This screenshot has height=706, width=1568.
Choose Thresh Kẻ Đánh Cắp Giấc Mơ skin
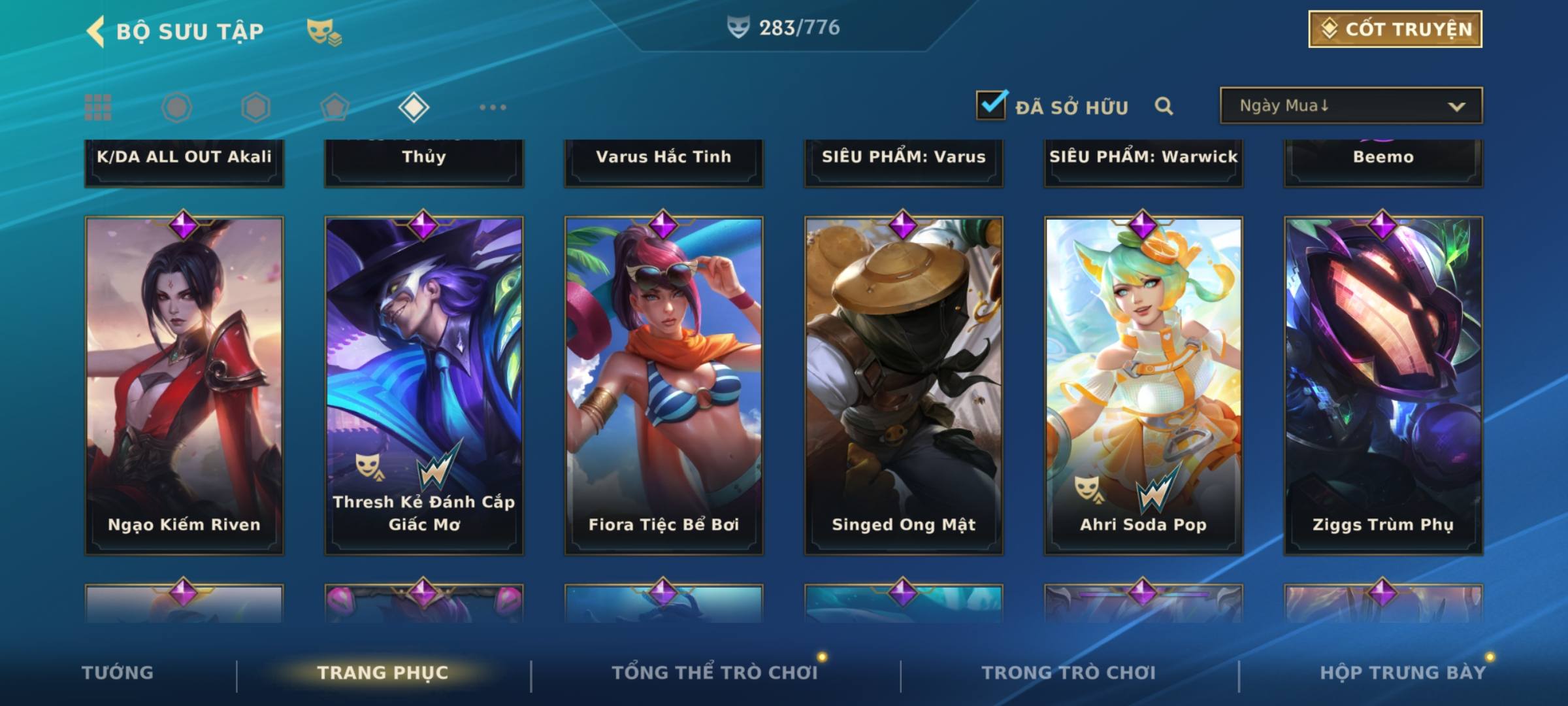coord(424,386)
